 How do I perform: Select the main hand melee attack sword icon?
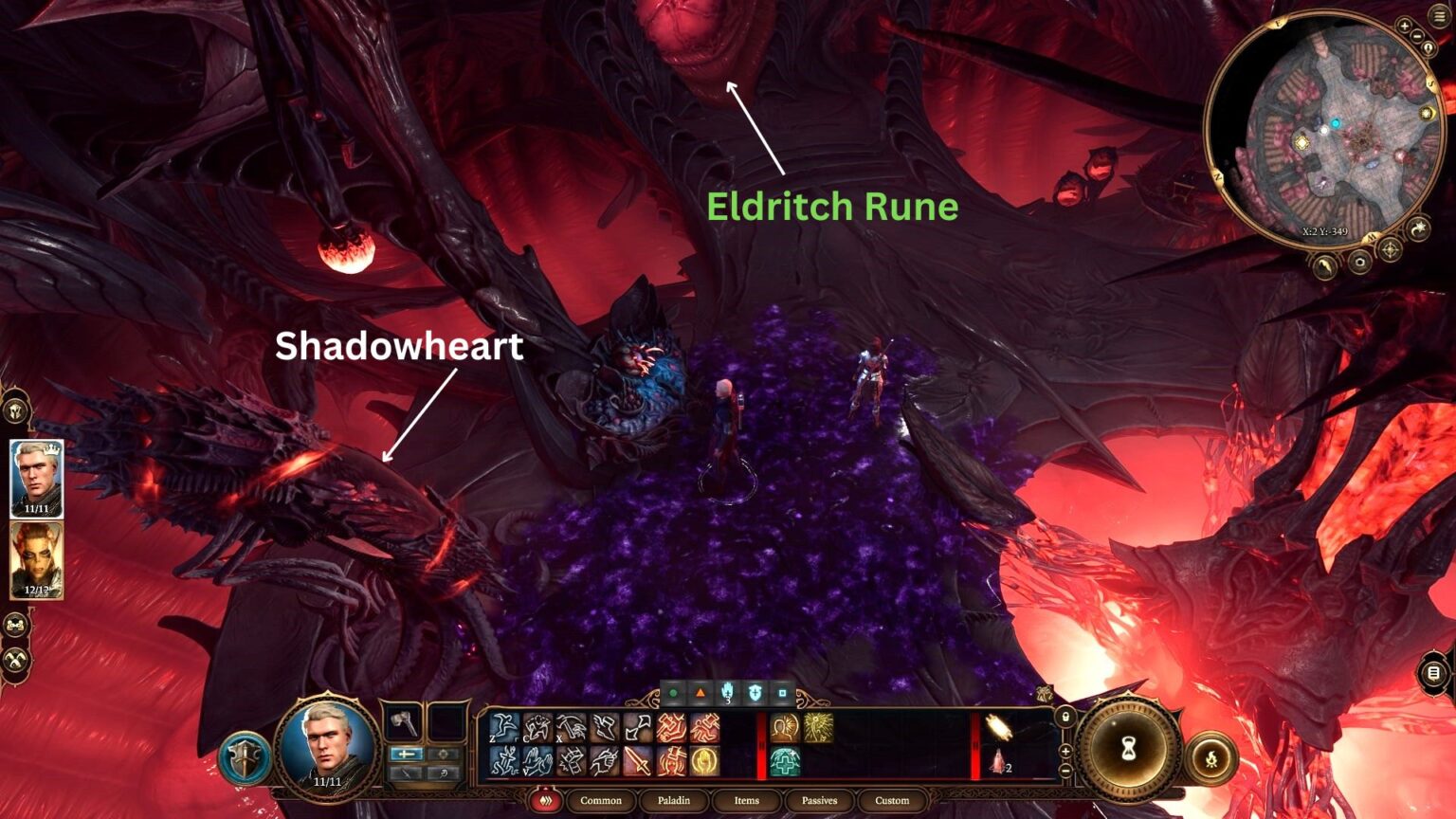point(636,760)
